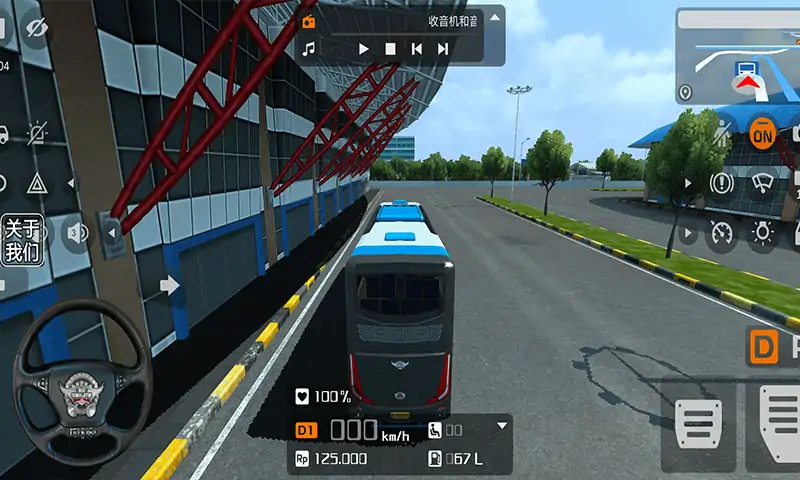Viewport: 800px width, 480px height.
Task: Select the orange radio icon
Action: [x=308, y=21]
